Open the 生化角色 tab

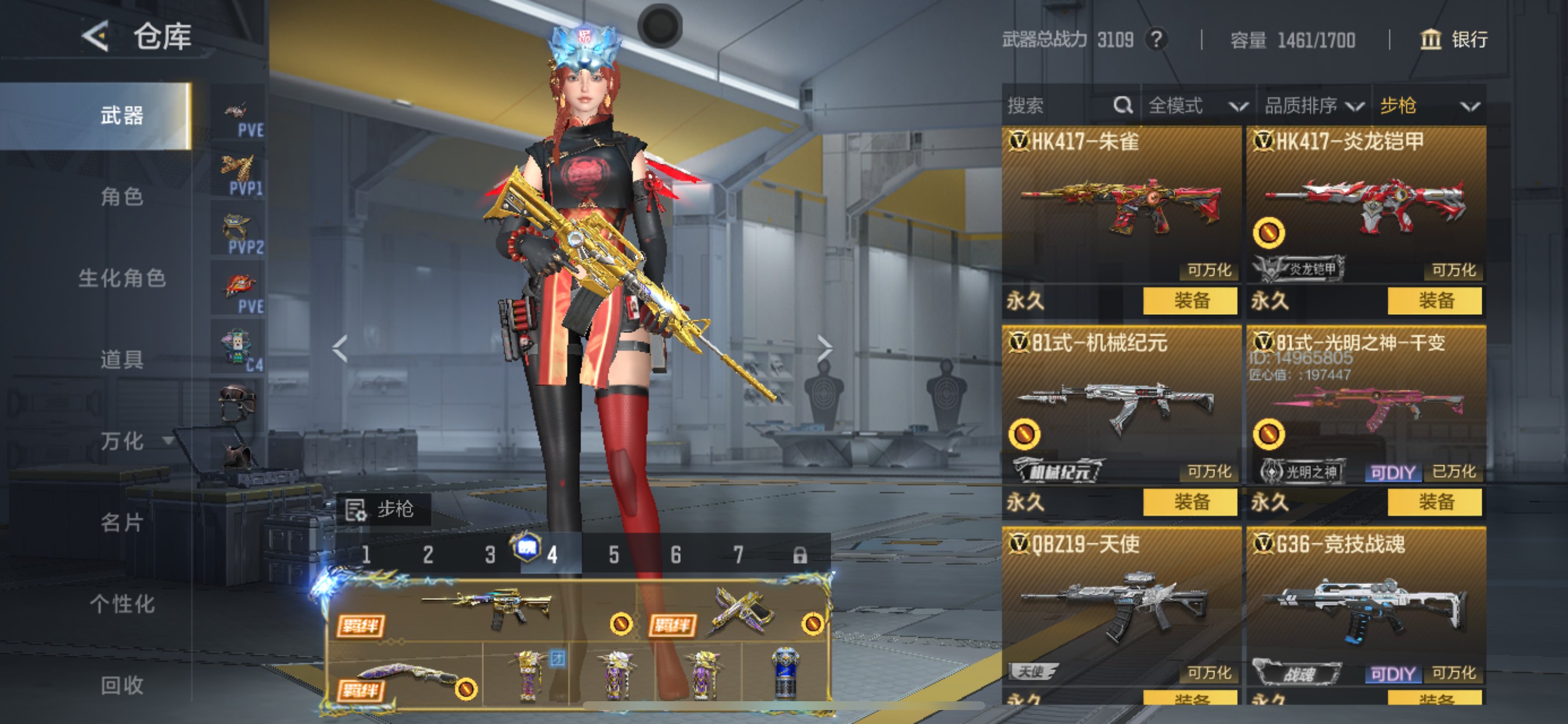click(122, 278)
